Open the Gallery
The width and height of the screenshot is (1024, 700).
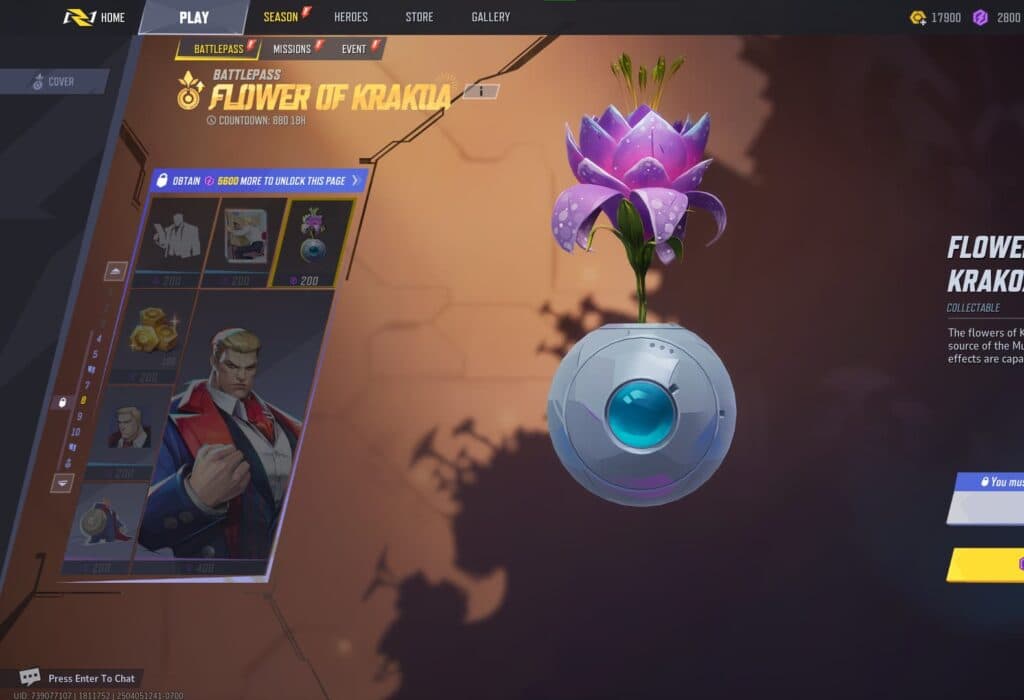(490, 17)
